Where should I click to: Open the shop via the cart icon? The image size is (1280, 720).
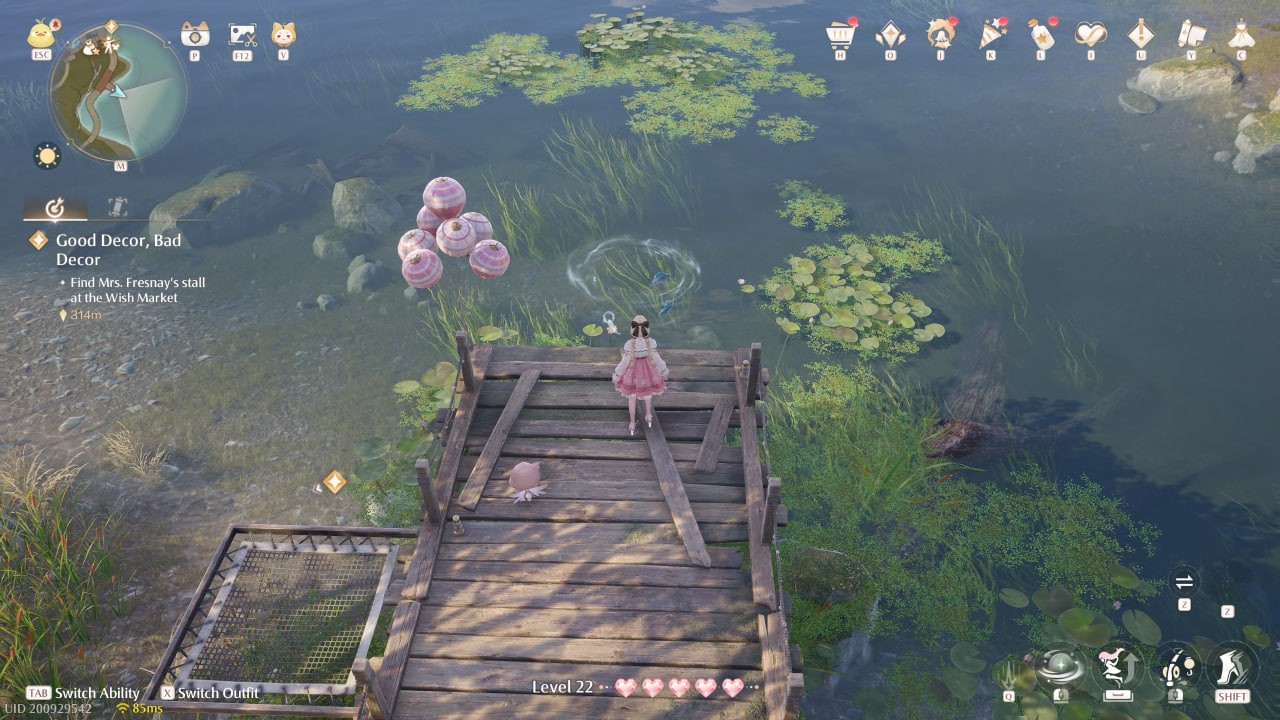pos(838,35)
